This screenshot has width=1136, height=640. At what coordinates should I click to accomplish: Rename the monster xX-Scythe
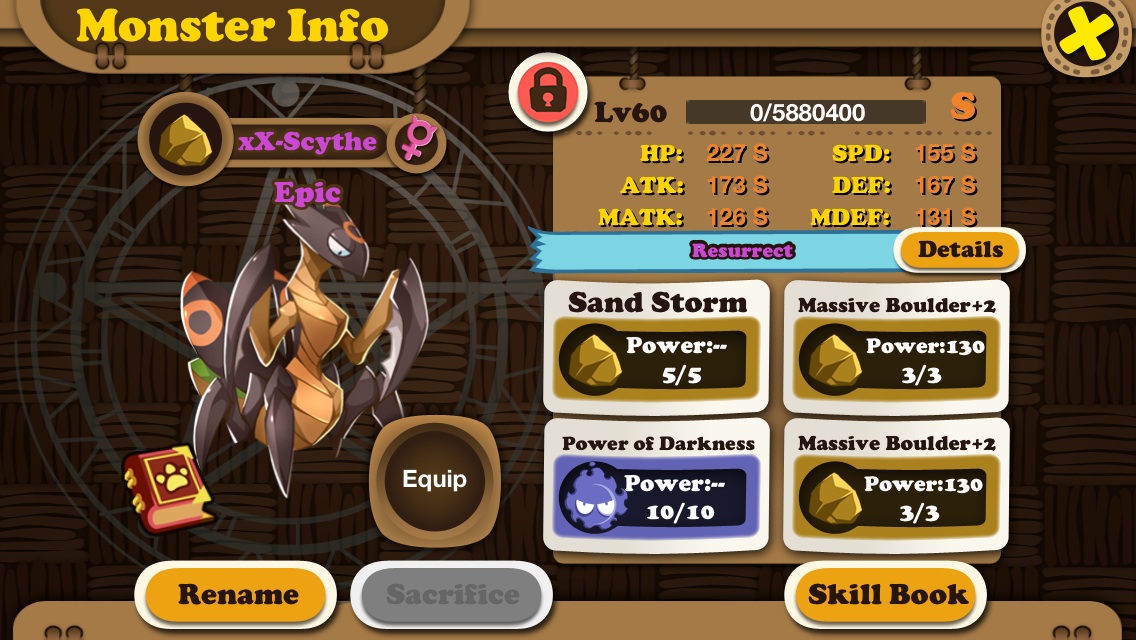click(x=237, y=595)
